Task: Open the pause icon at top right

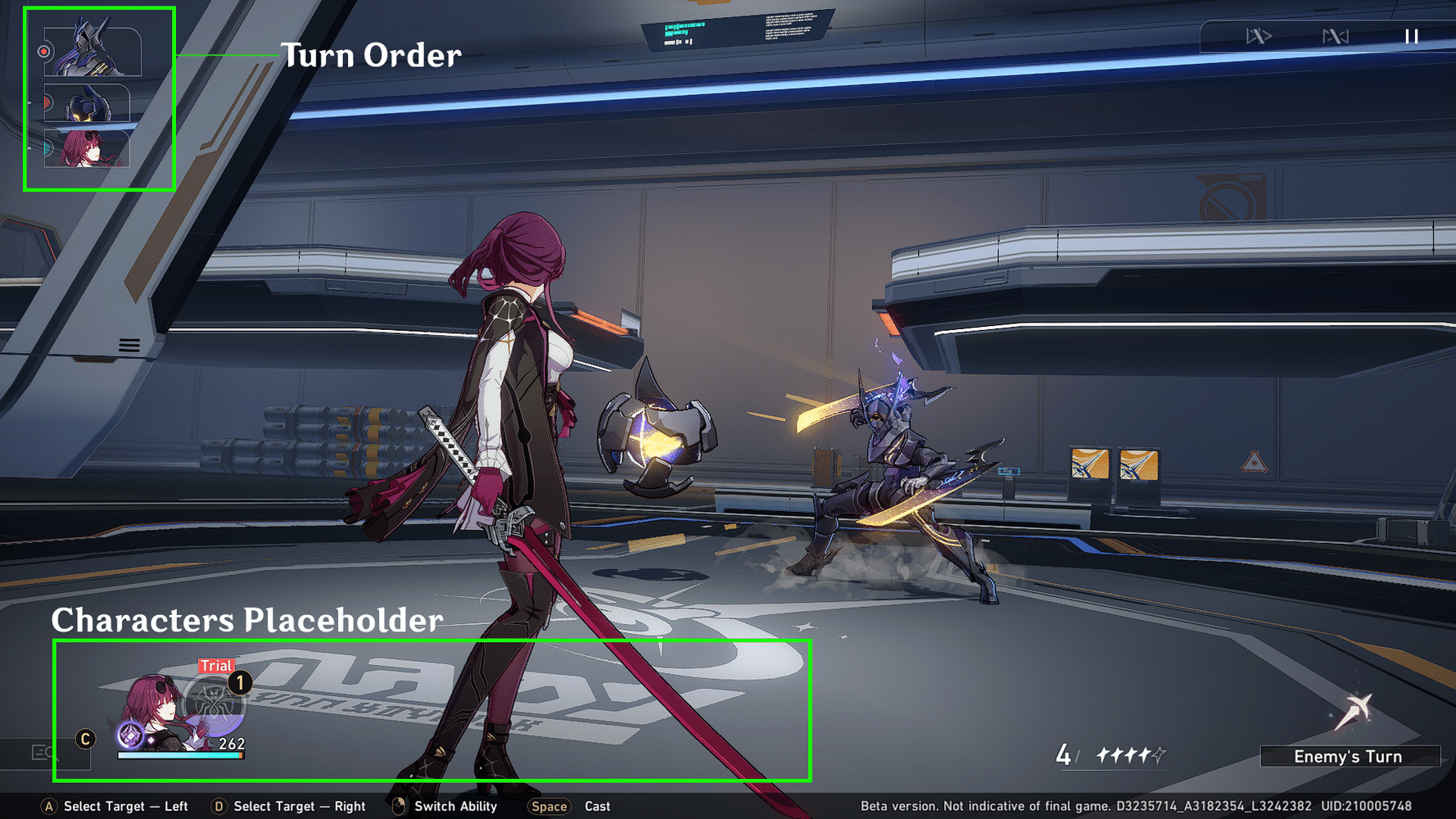Action: 1411,35
